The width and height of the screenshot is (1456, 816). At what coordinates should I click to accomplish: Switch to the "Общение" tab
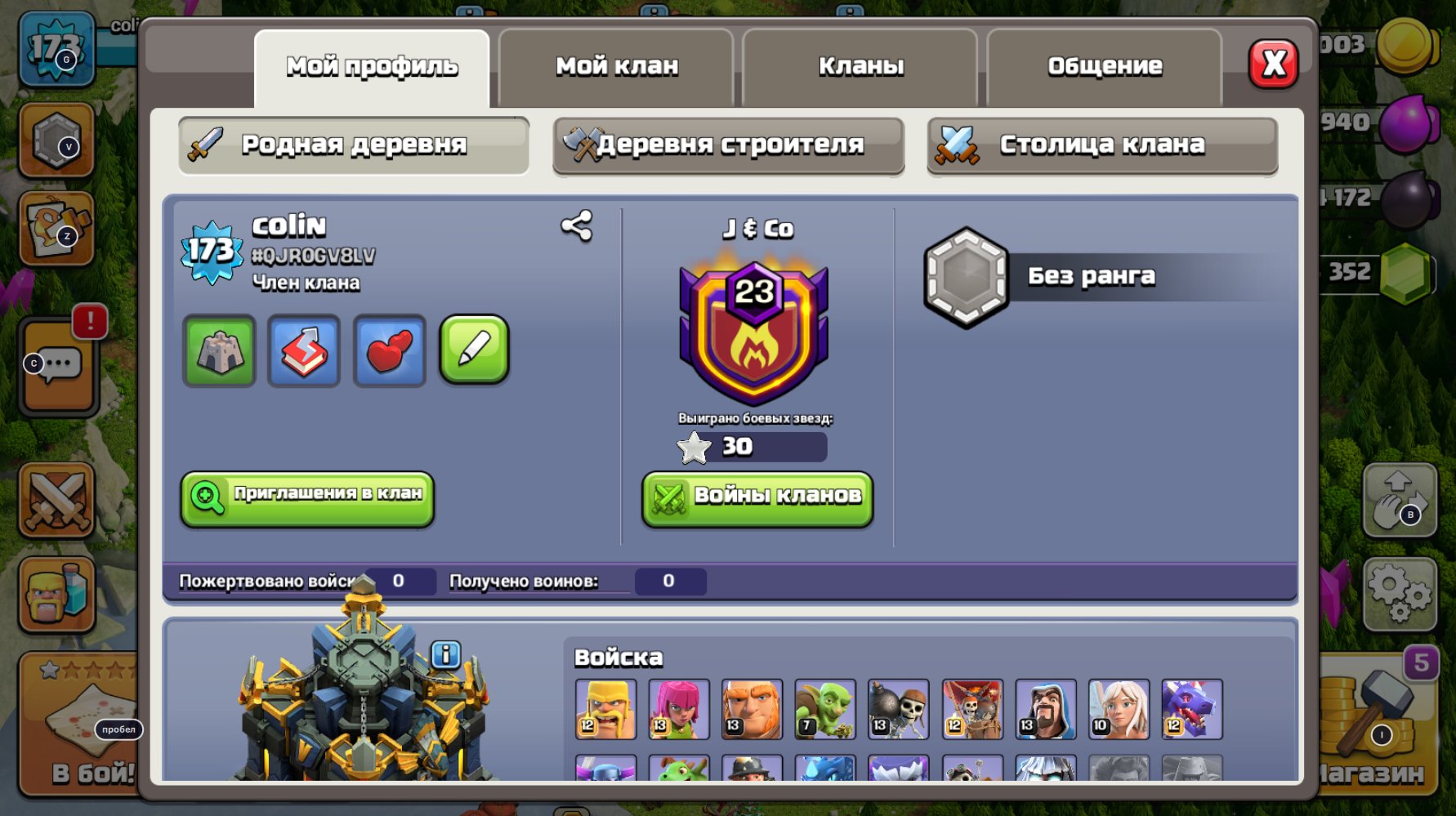click(x=1103, y=67)
